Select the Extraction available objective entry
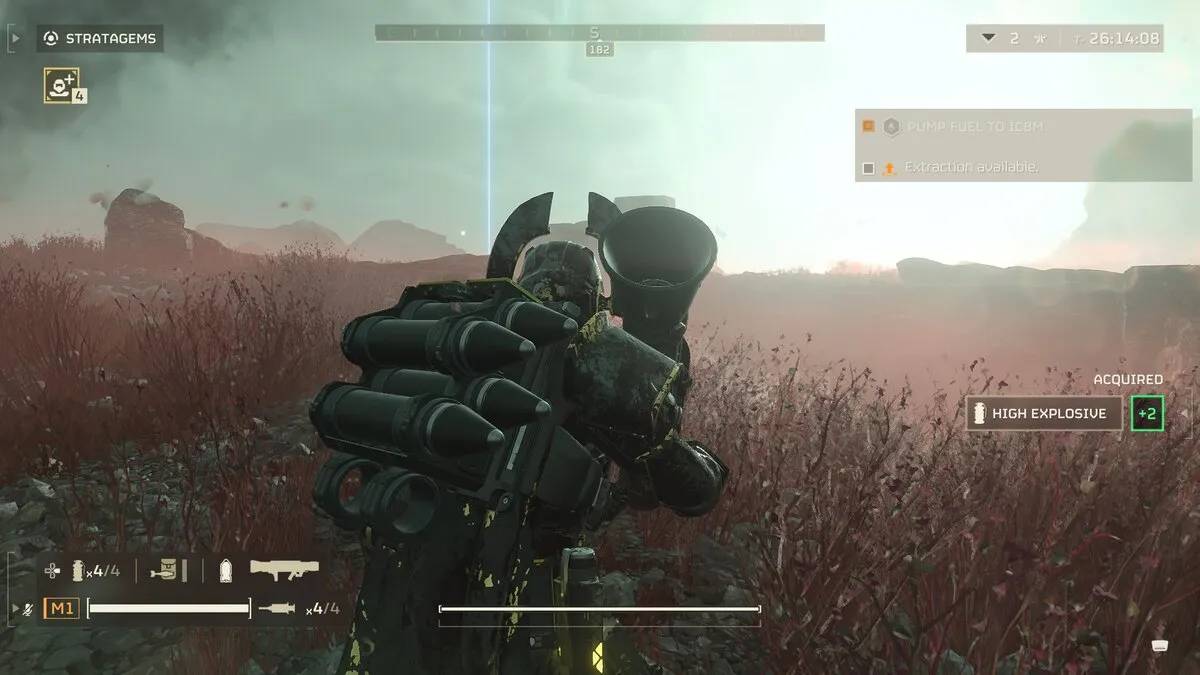Viewport: 1200px width, 675px height. (970, 167)
